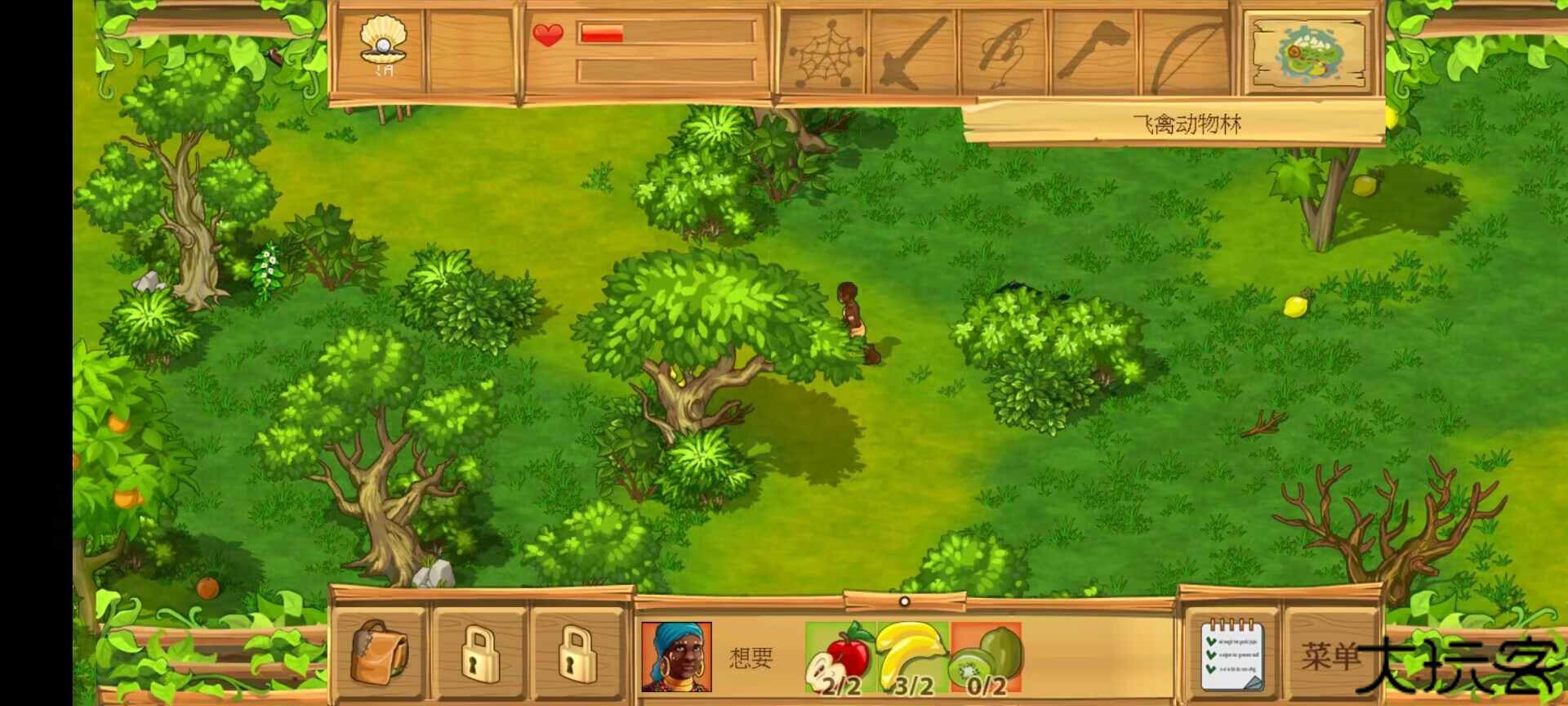Image resolution: width=1568 pixels, height=706 pixels.
Task: Toggle the quest panel handle knob
Action: [904, 601]
